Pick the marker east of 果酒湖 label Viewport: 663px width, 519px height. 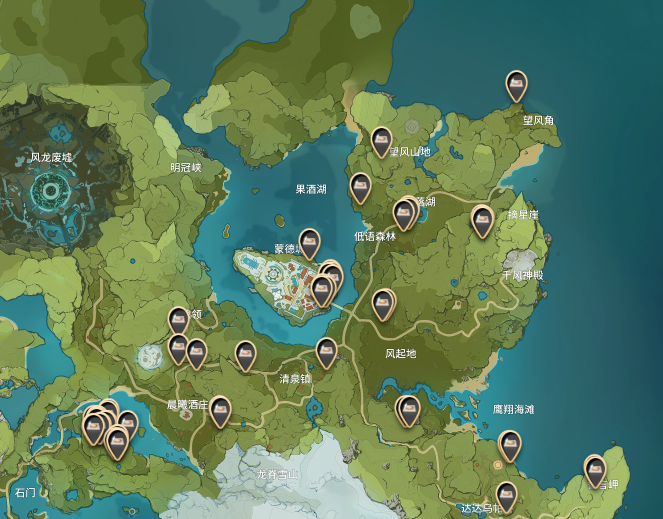(360, 187)
